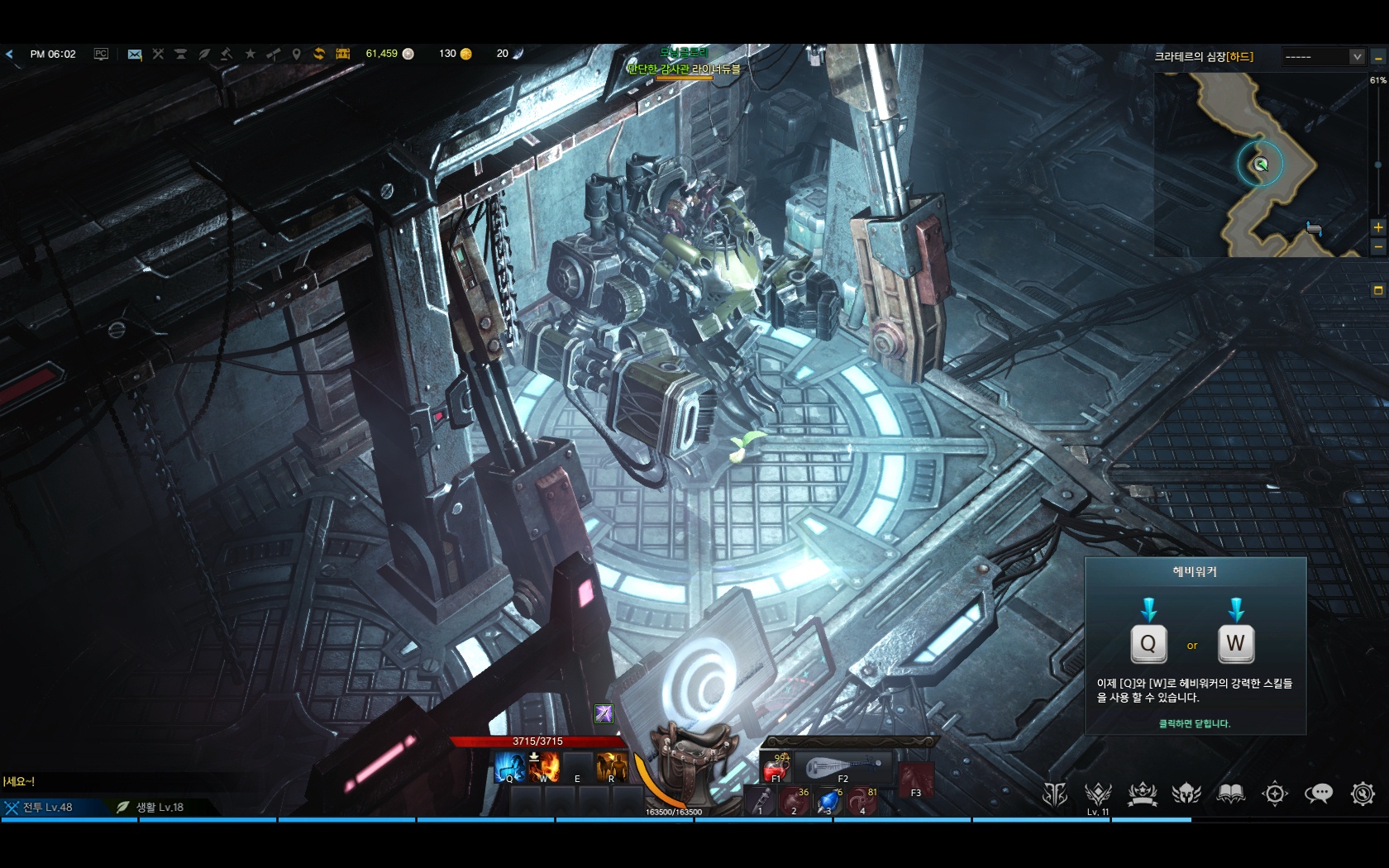The width and height of the screenshot is (1389, 868).
Task: Open the open book menu icon
Action: pyautogui.click(x=1230, y=794)
